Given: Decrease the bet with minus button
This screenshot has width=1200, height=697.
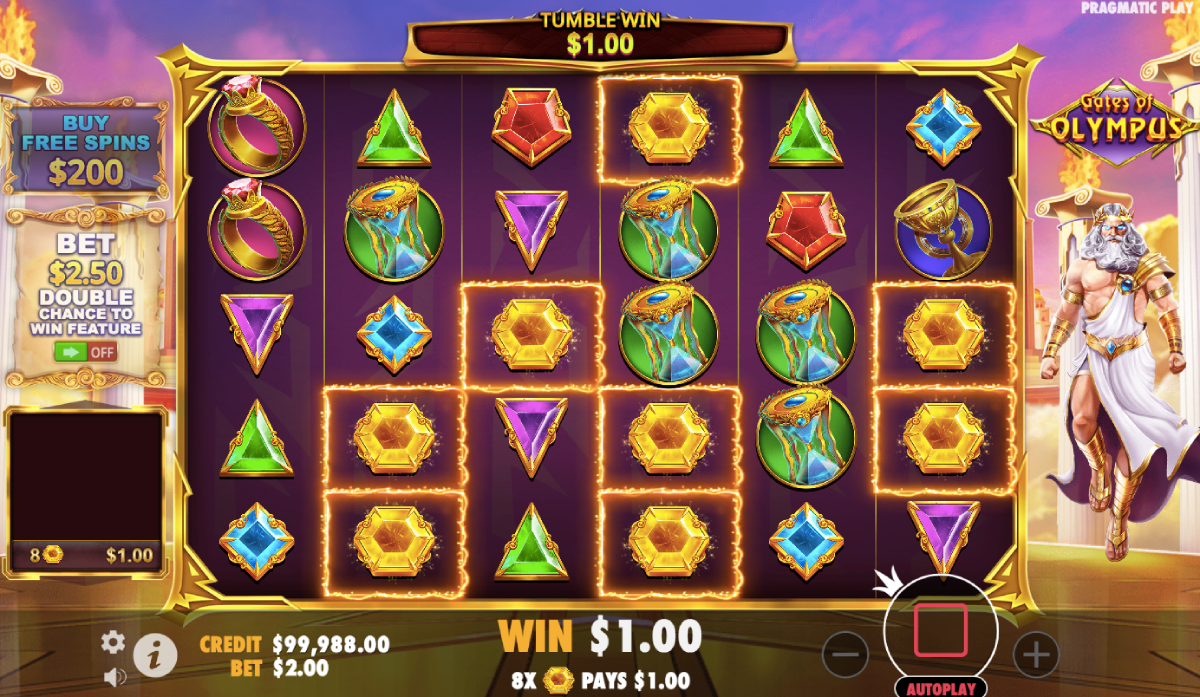Looking at the screenshot, I should click(845, 654).
